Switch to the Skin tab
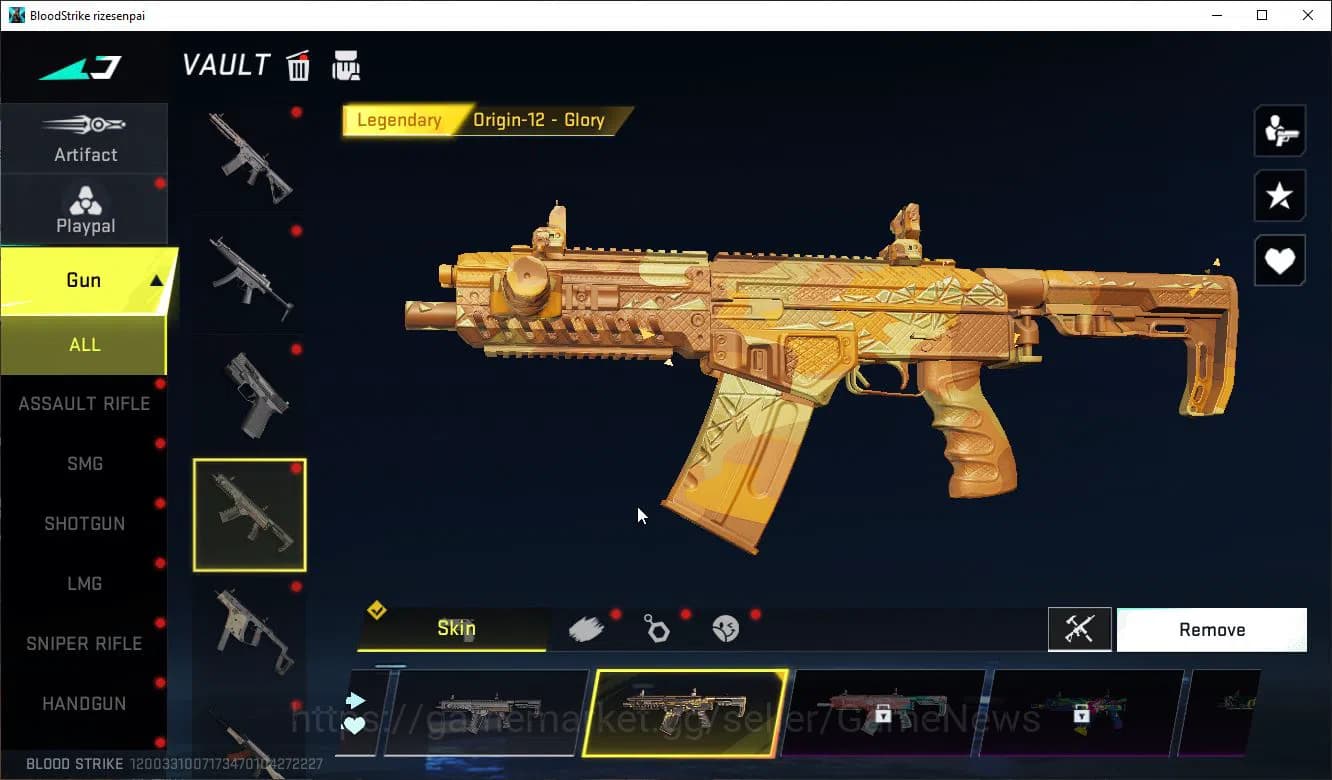This screenshot has width=1332, height=780. click(x=456, y=628)
